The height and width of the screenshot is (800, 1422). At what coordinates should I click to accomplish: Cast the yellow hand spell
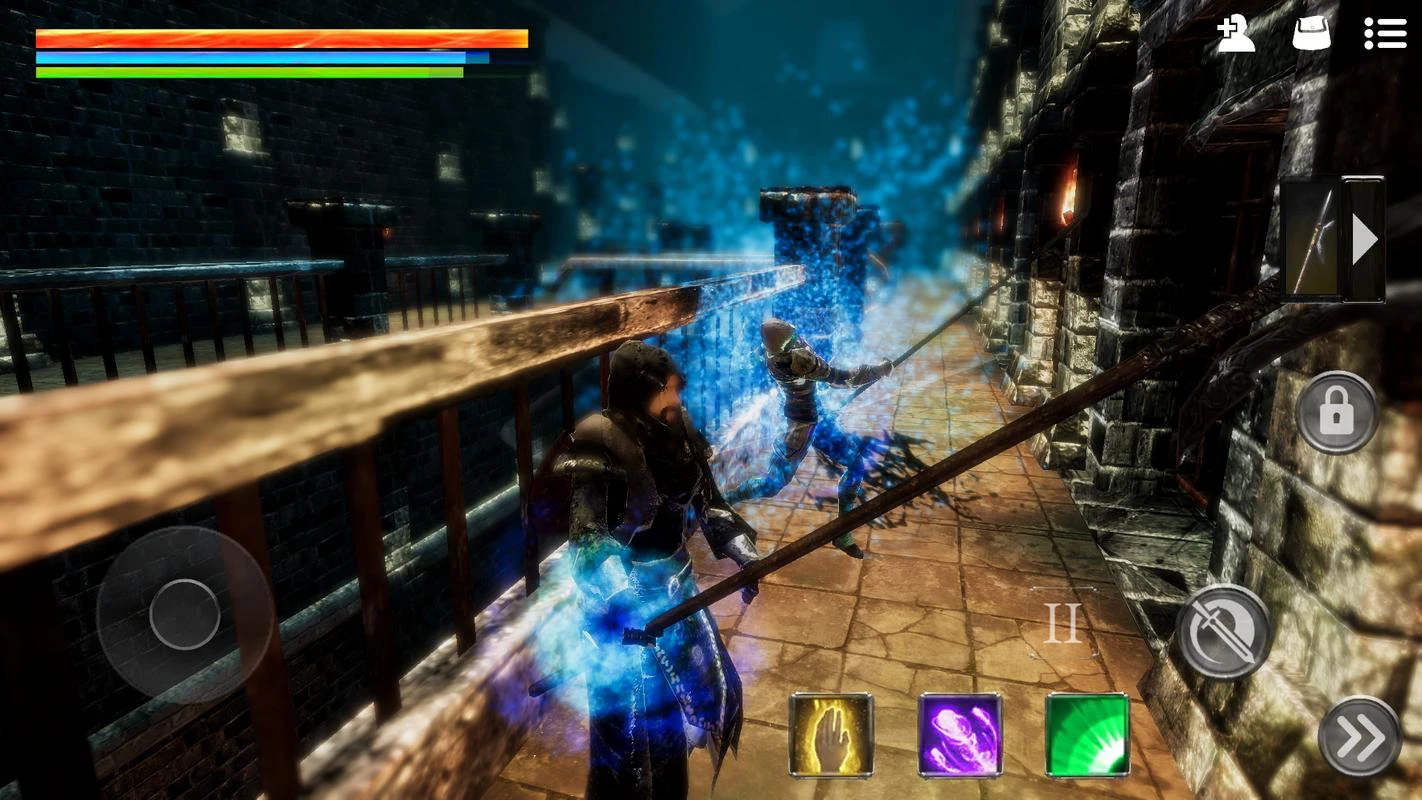[x=831, y=735]
